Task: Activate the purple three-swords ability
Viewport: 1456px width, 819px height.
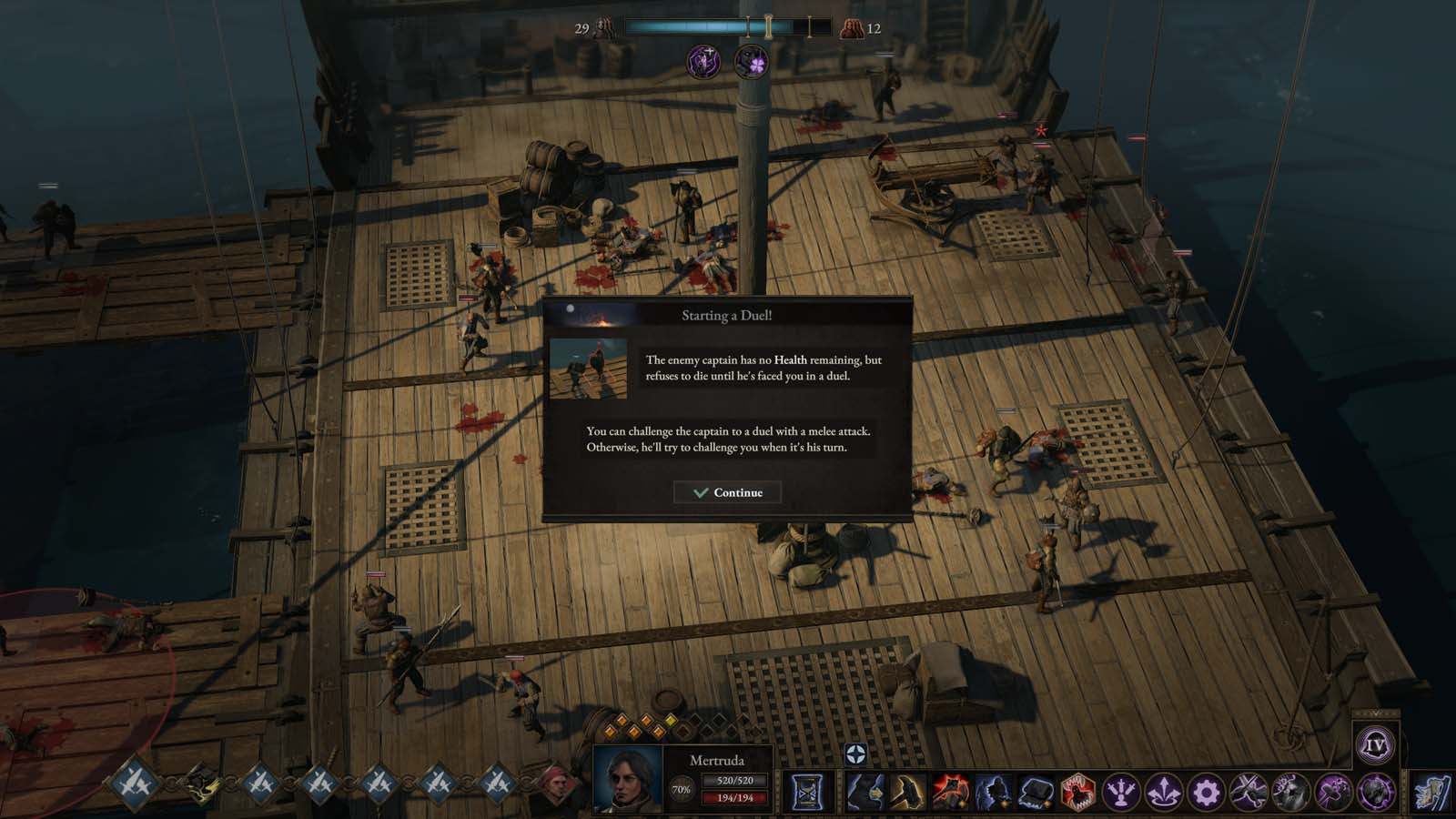Action: [x=1121, y=793]
